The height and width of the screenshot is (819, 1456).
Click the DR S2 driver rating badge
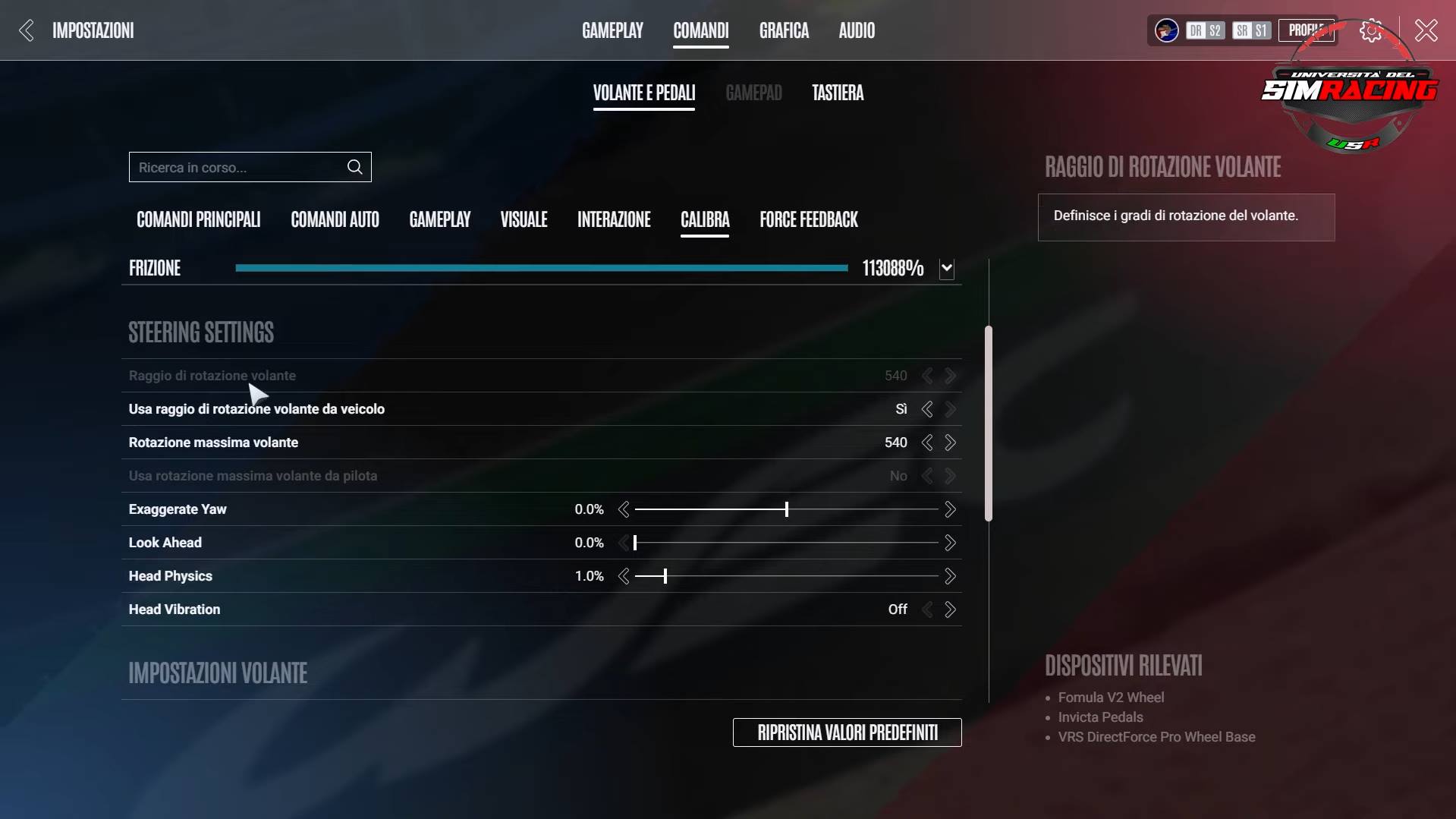(1203, 30)
